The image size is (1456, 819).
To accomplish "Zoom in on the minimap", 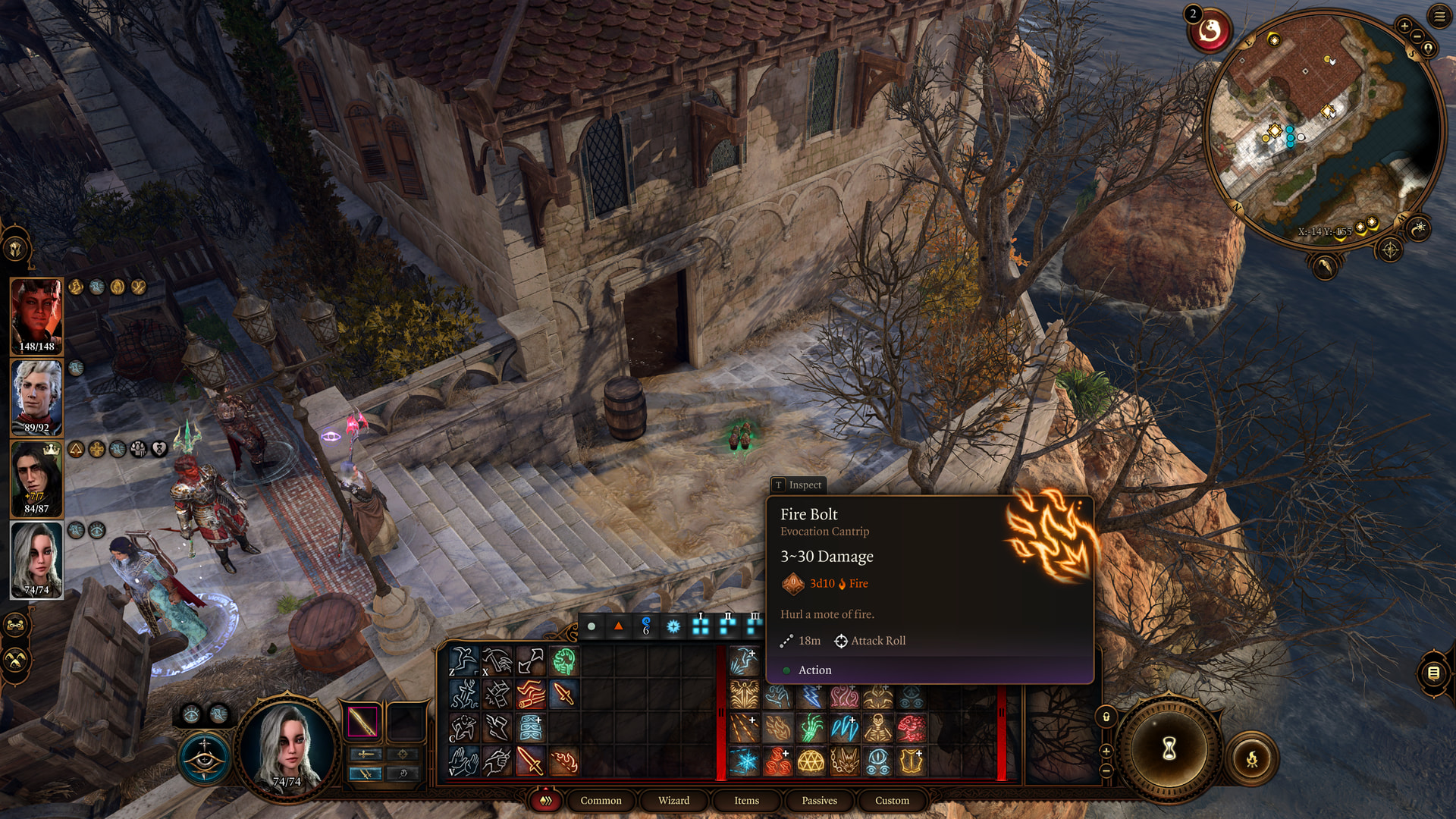I will click(1404, 26).
